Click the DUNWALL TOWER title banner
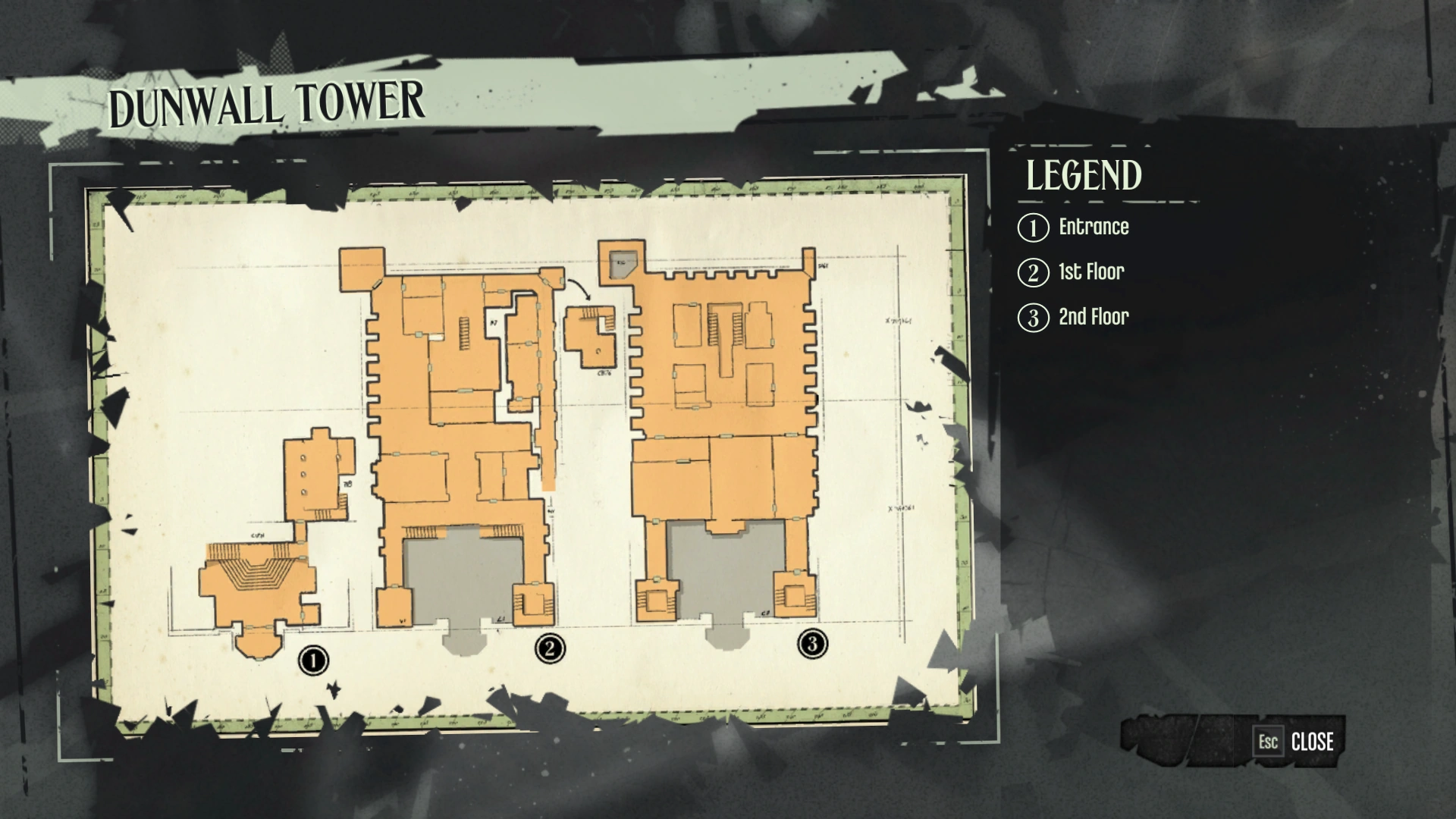 [x=267, y=102]
